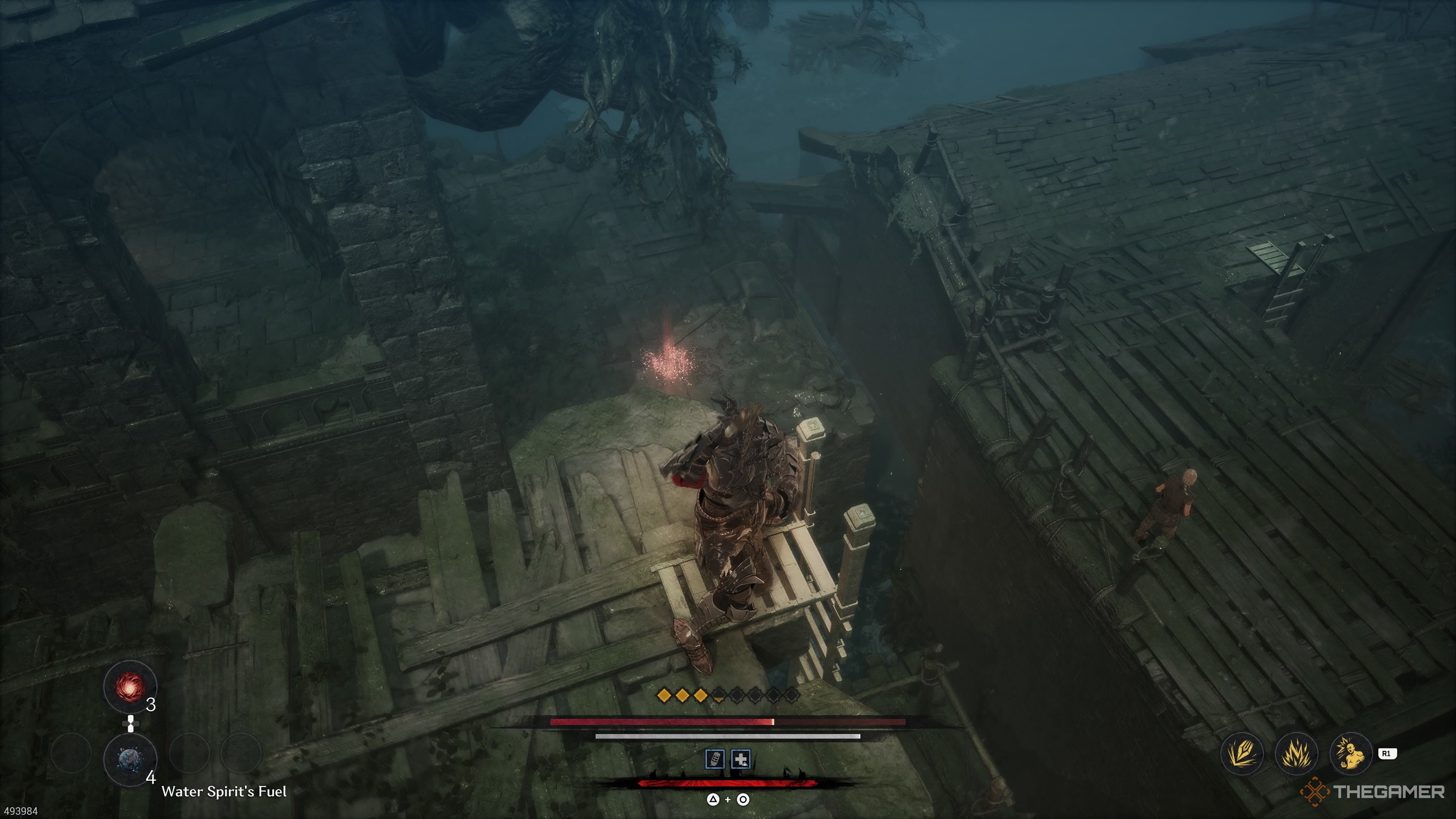Viewport: 1456px width, 819px height.
Task: Click the gauntlet quick-slot square icon
Action: (x=715, y=758)
